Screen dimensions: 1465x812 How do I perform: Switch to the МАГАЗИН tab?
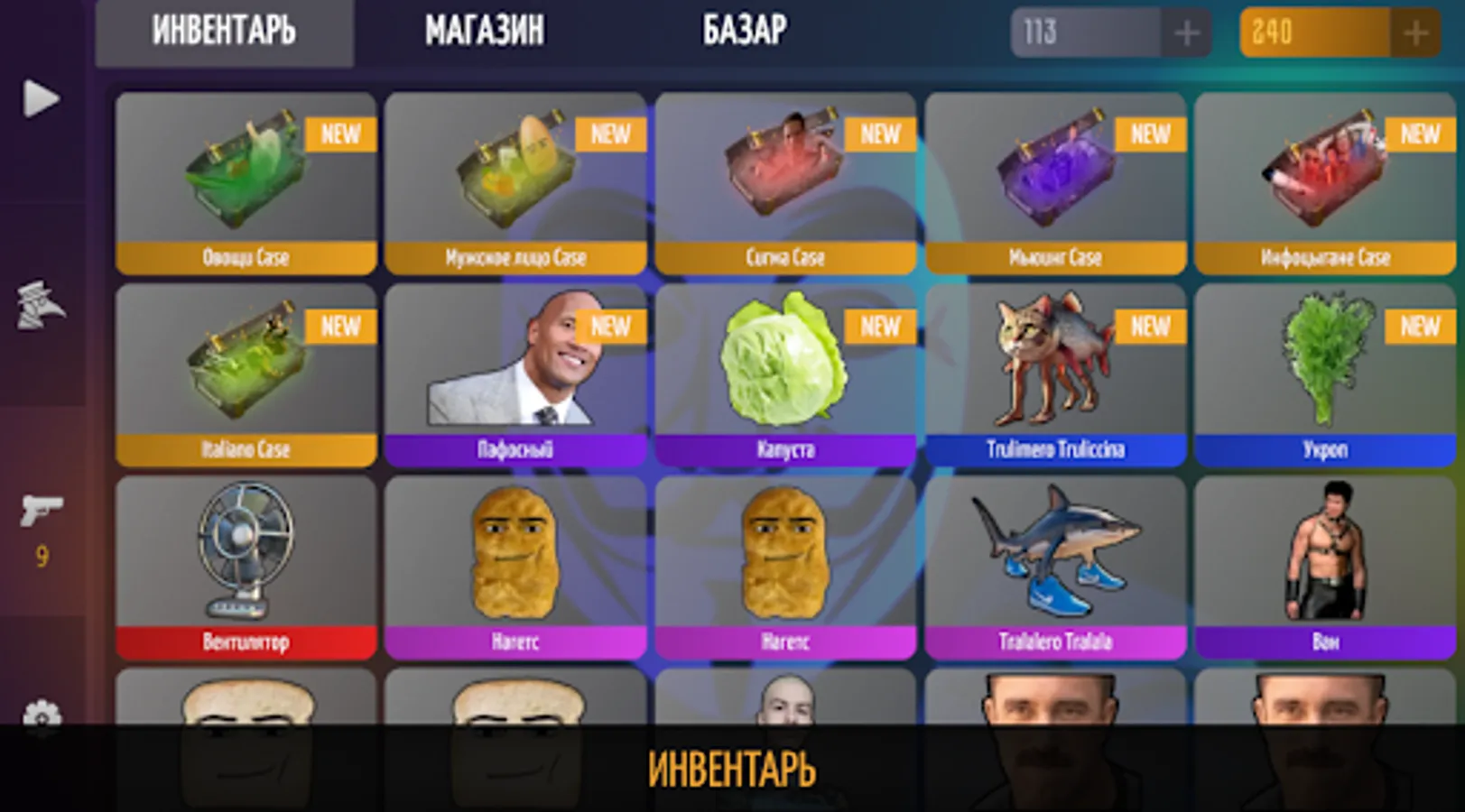[485, 32]
